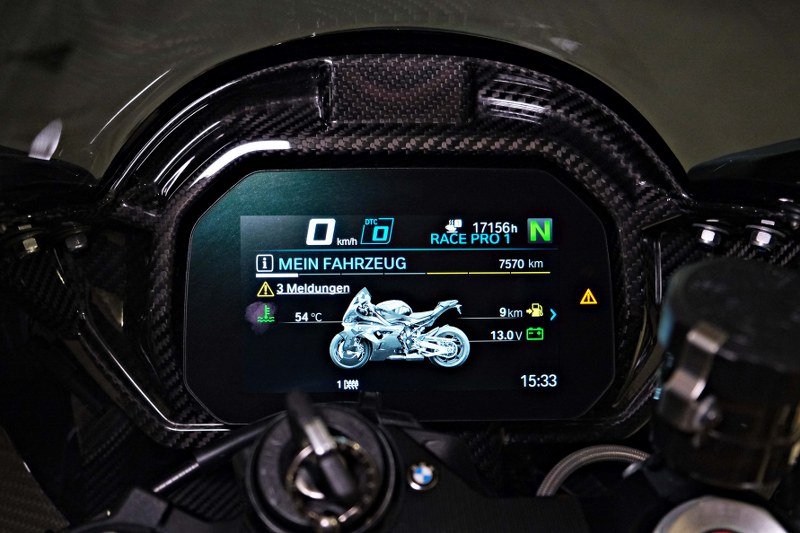Select the blue right-arrow chevron
The image size is (800, 533).
pos(553,314)
